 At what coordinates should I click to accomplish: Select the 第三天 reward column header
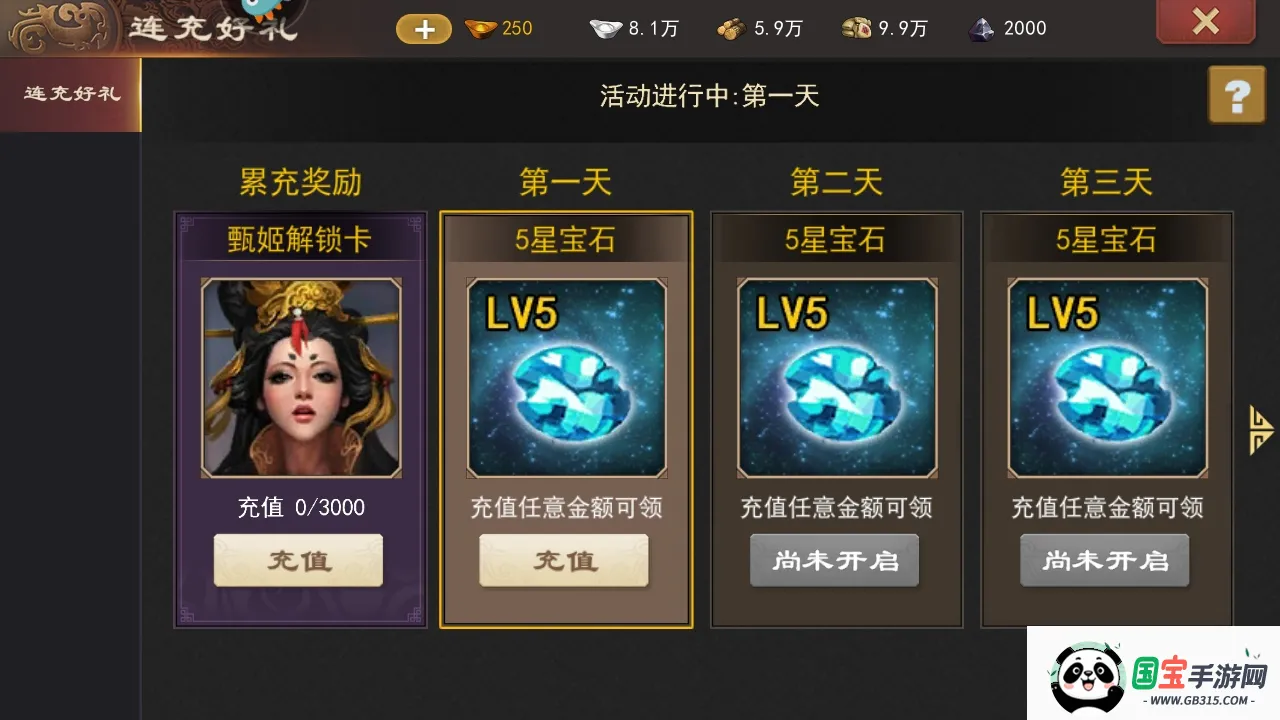tap(1106, 180)
